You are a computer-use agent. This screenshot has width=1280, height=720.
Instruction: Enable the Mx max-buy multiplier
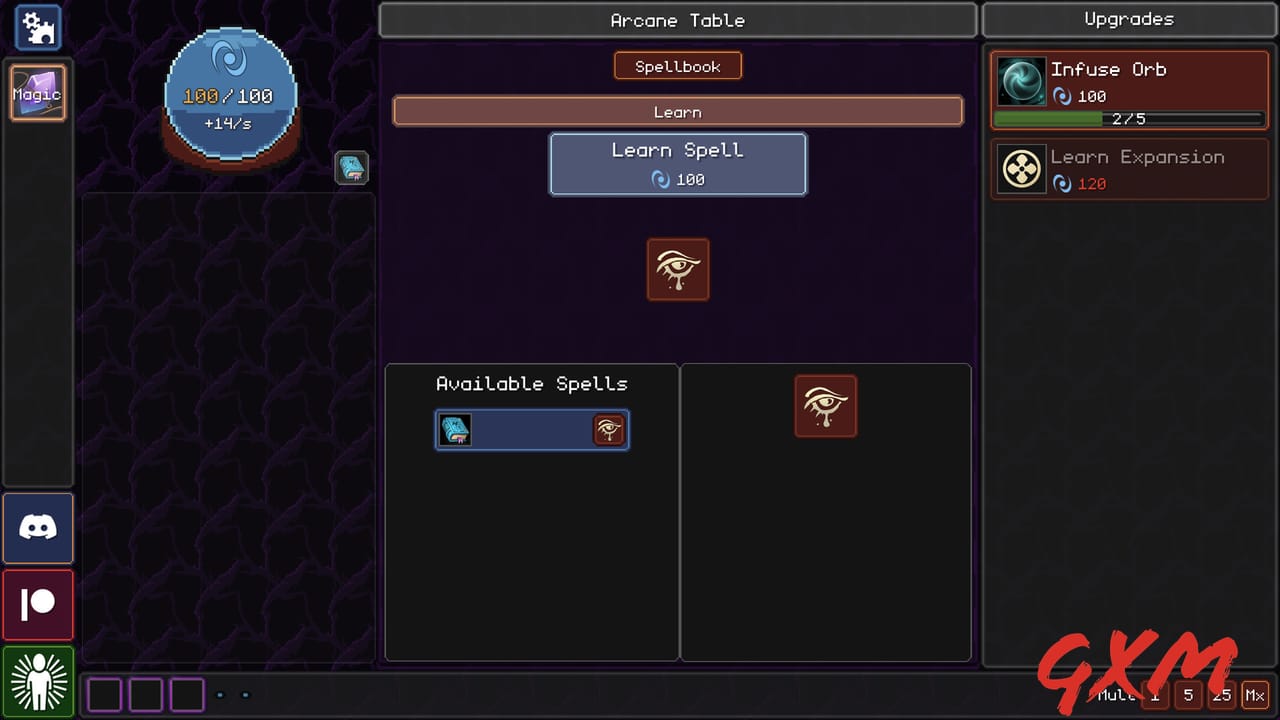[x=1255, y=694]
